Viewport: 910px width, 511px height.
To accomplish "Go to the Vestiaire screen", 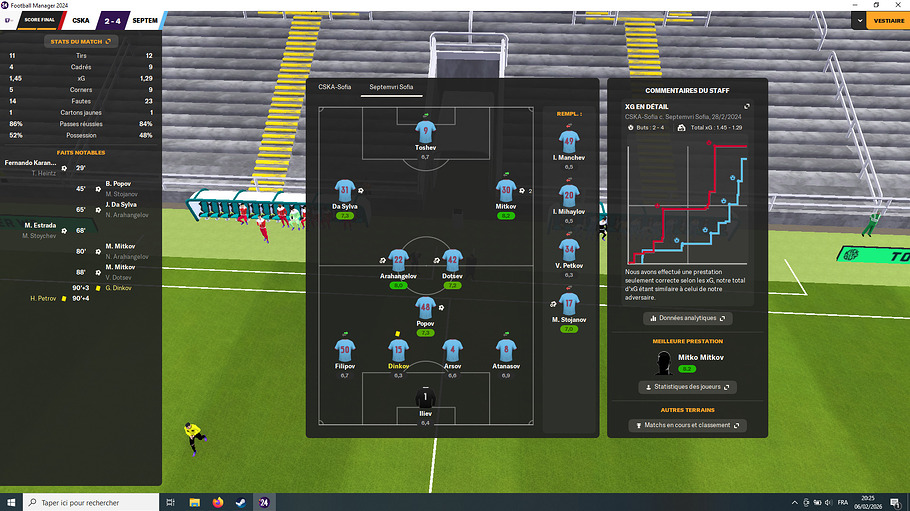I will 888,20.
